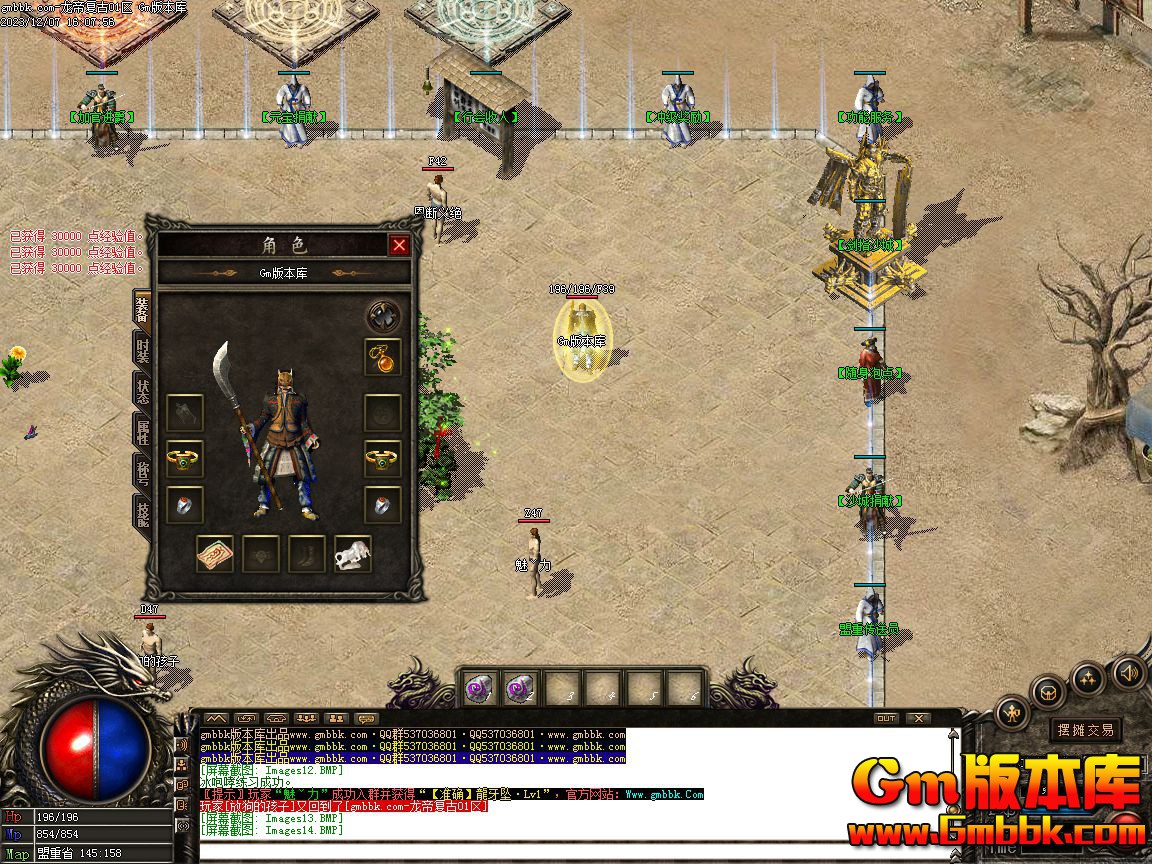Open the three-stars skills round button
The height and width of the screenshot is (864, 1152).
(x=1089, y=678)
